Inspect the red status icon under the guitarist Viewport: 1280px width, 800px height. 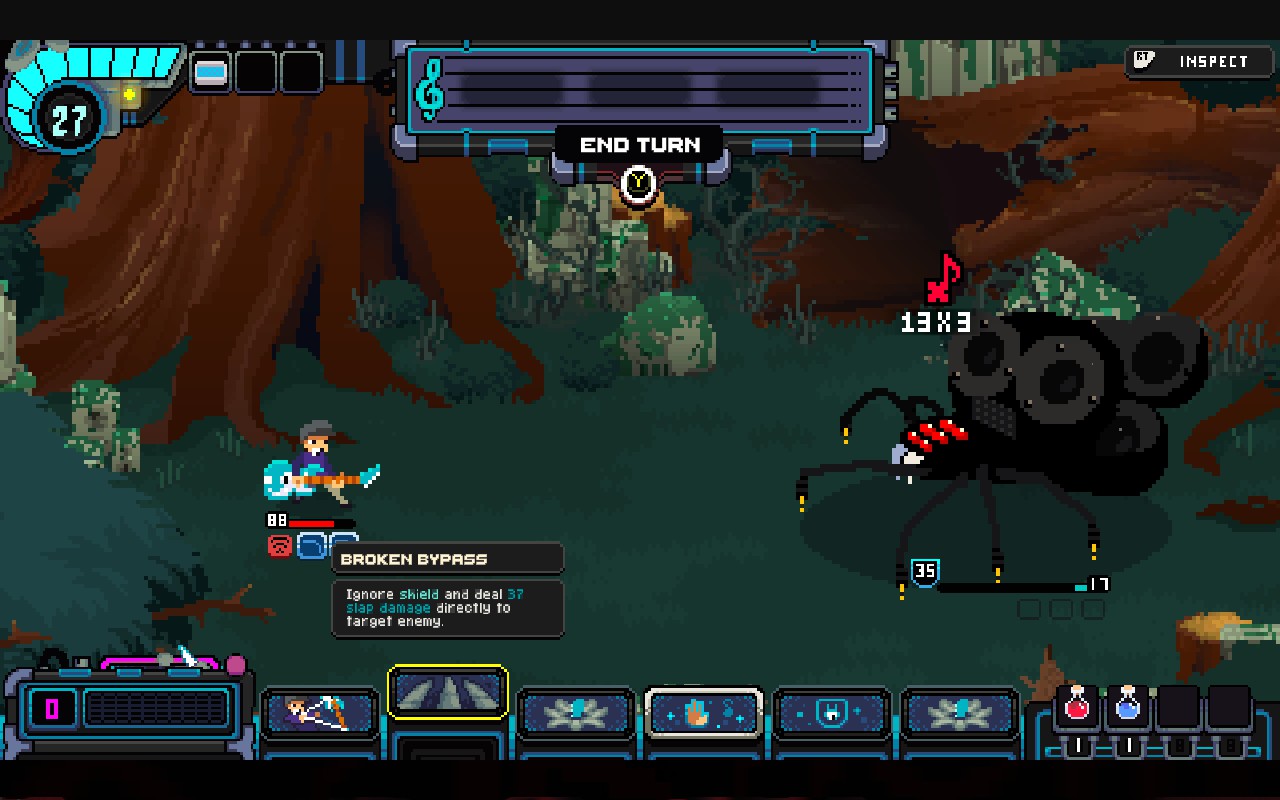pyautogui.click(x=279, y=546)
